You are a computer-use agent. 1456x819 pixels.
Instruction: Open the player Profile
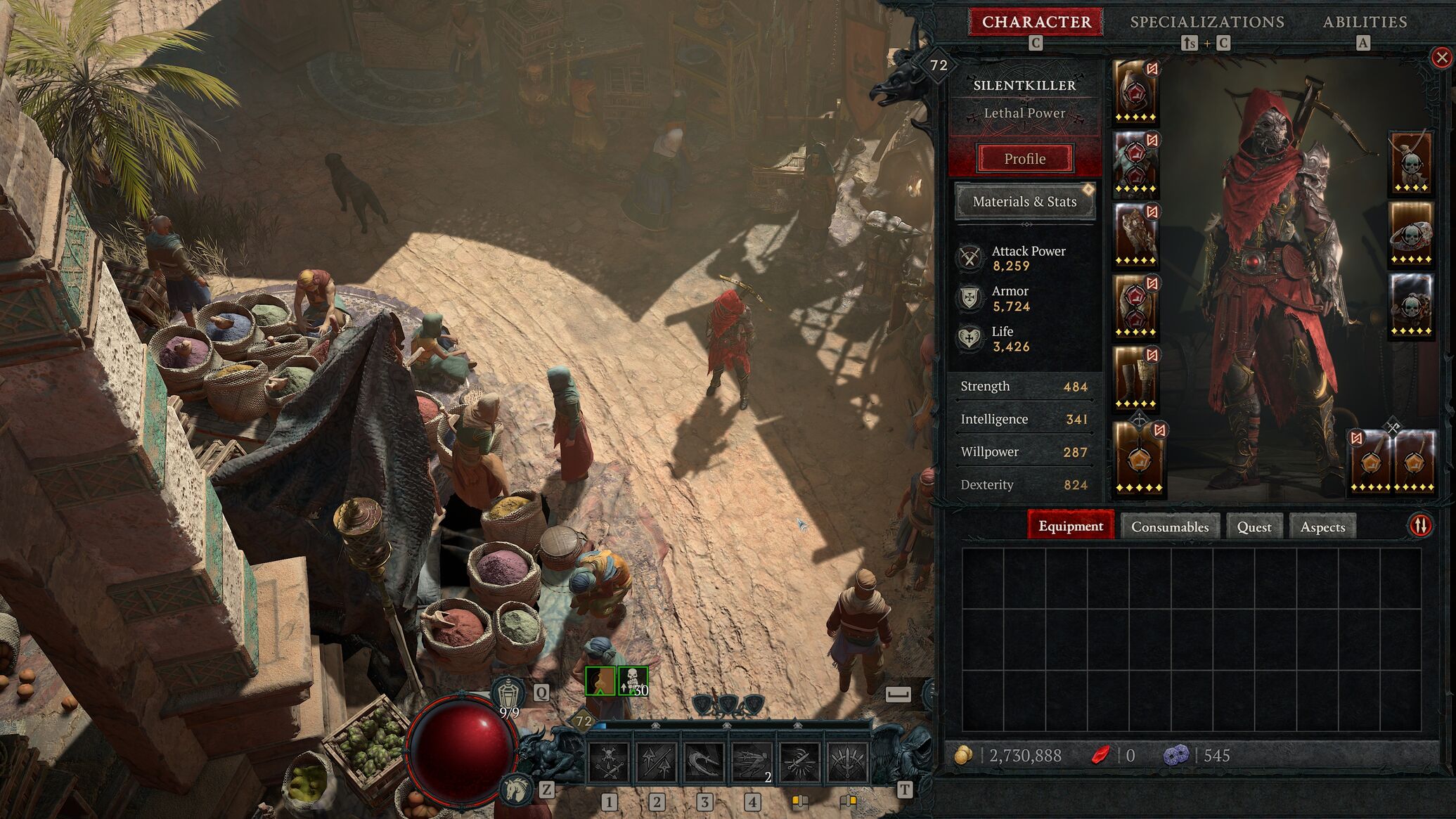(1024, 158)
